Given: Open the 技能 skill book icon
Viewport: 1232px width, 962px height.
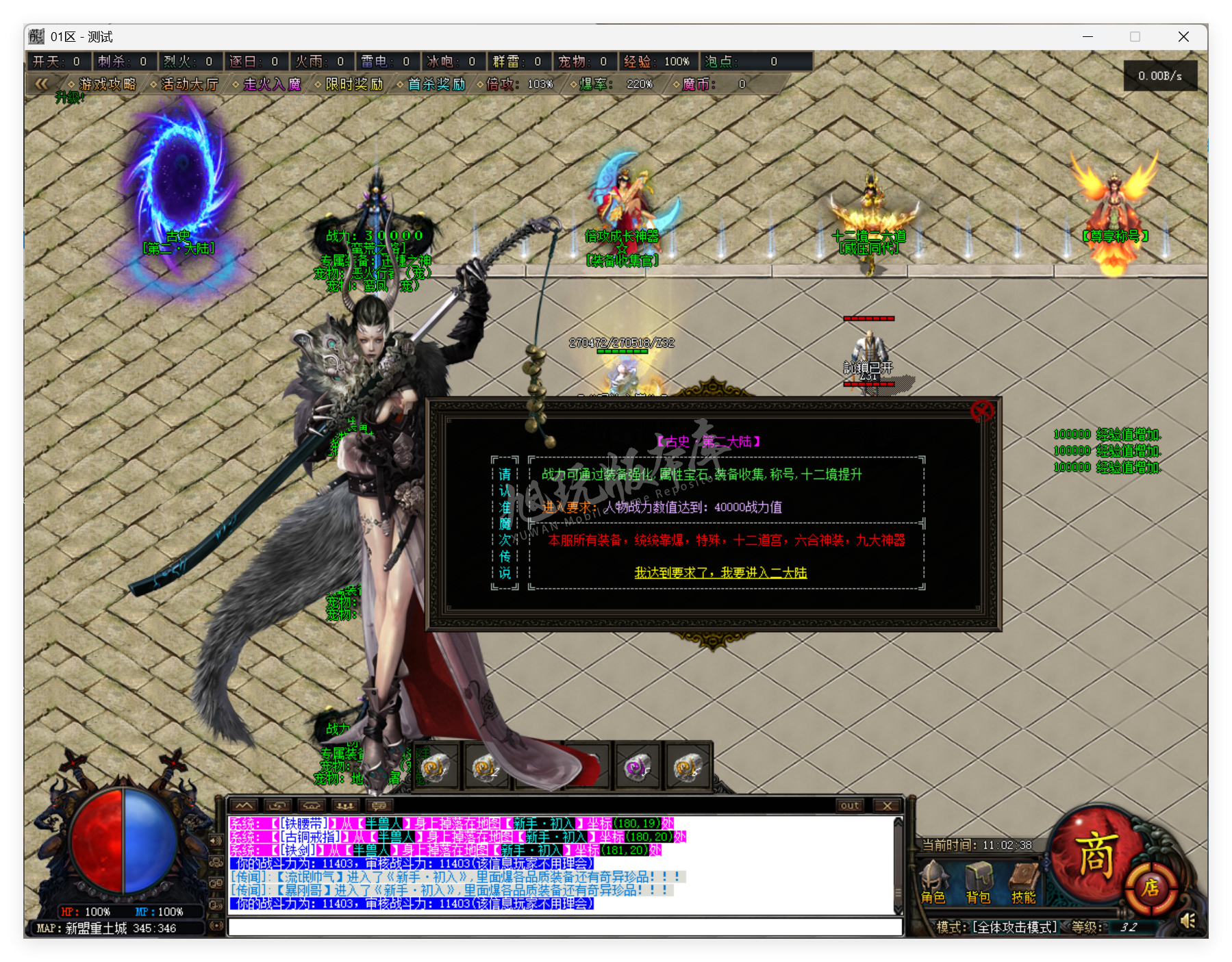Looking at the screenshot, I should [1023, 877].
